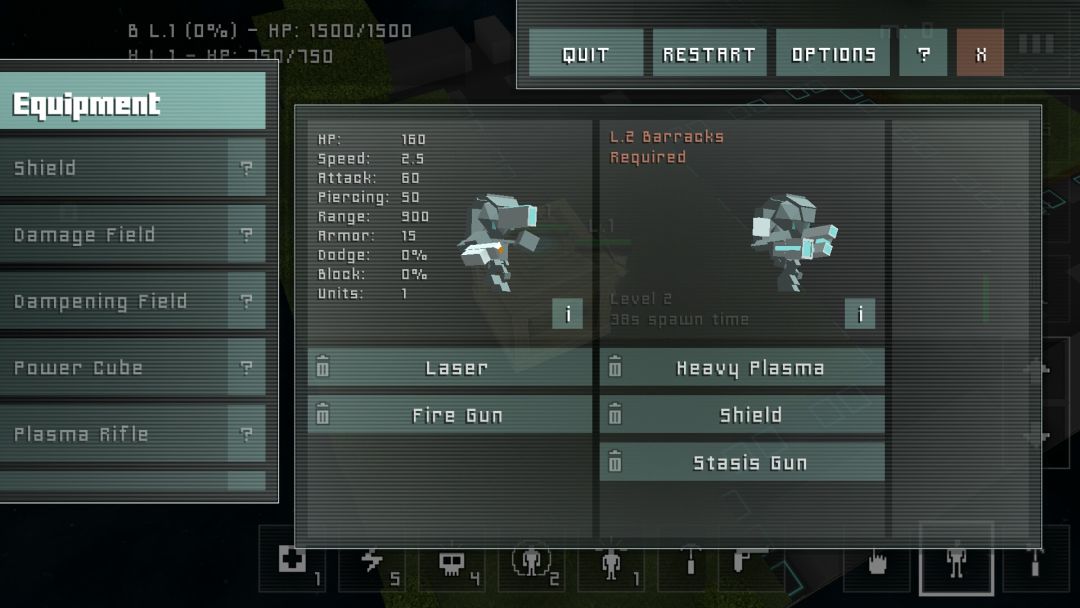
Task: Pick the Power Cube equipment entry
Action: 115,368
